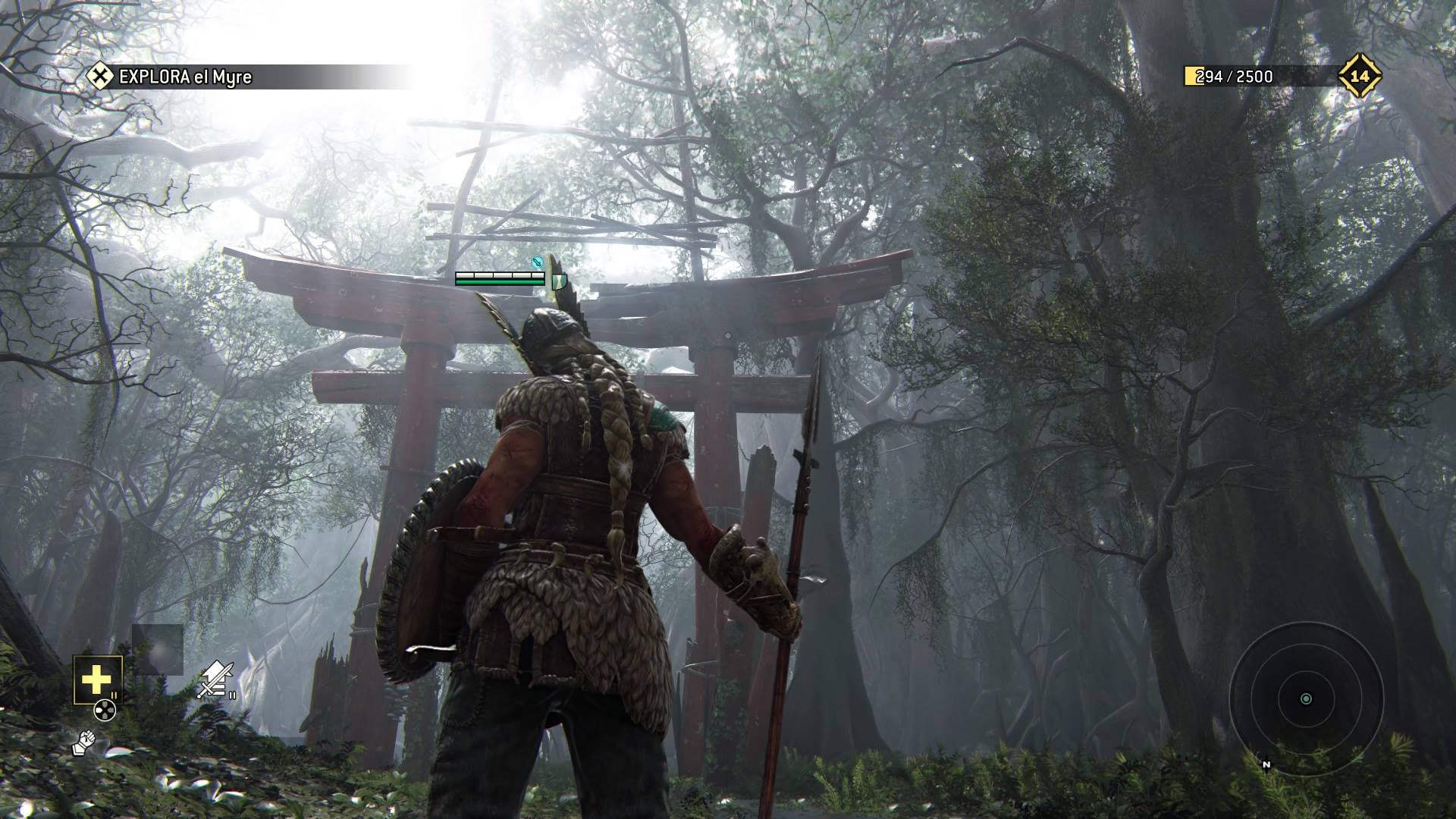Image resolution: width=1456 pixels, height=819 pixels.
Task: Activate the yellow cross healing feat
Action: click(97, 679)
